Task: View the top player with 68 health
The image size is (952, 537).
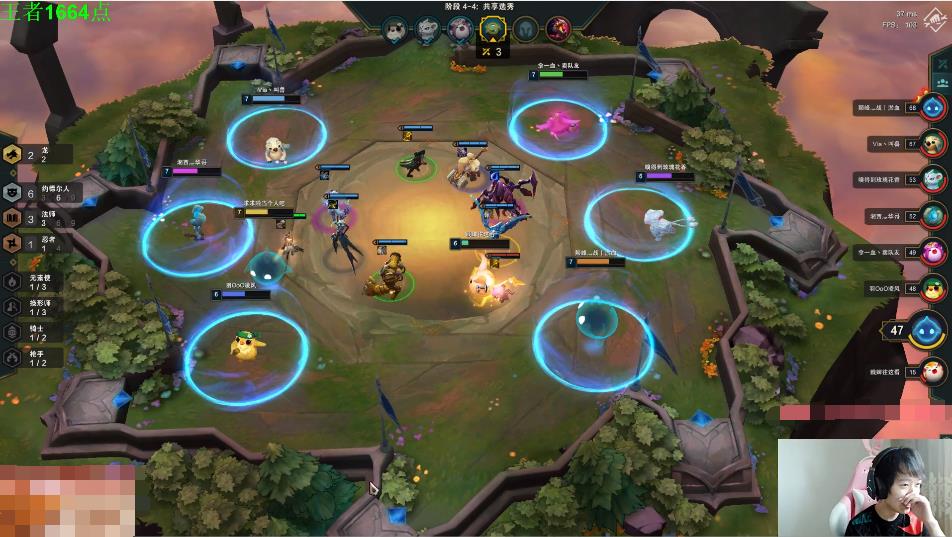Action: (x=932, y=108)
